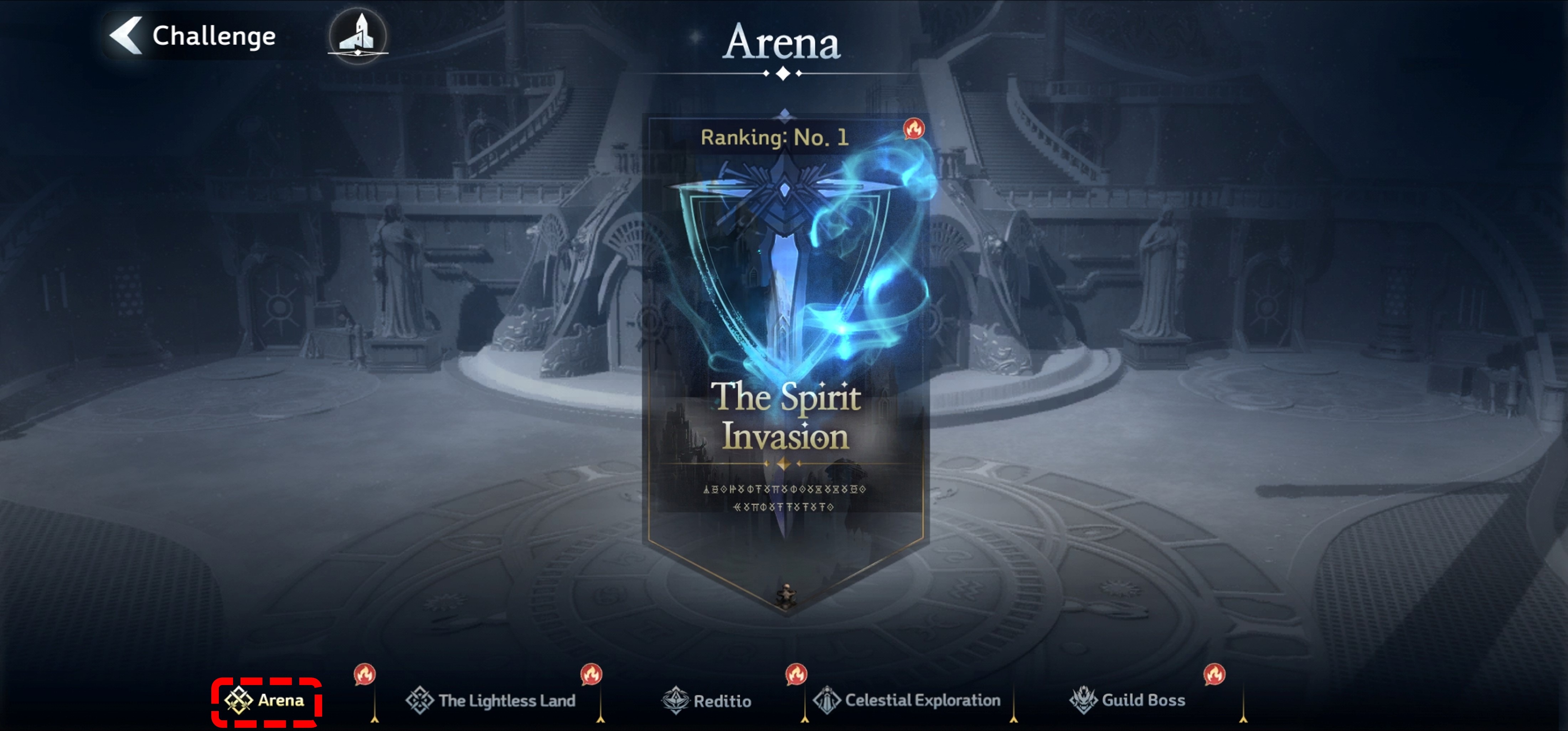Viewport: 1568px width, 731px height.
Task: Switch to The Lightless Land tab
Action: 491,701
